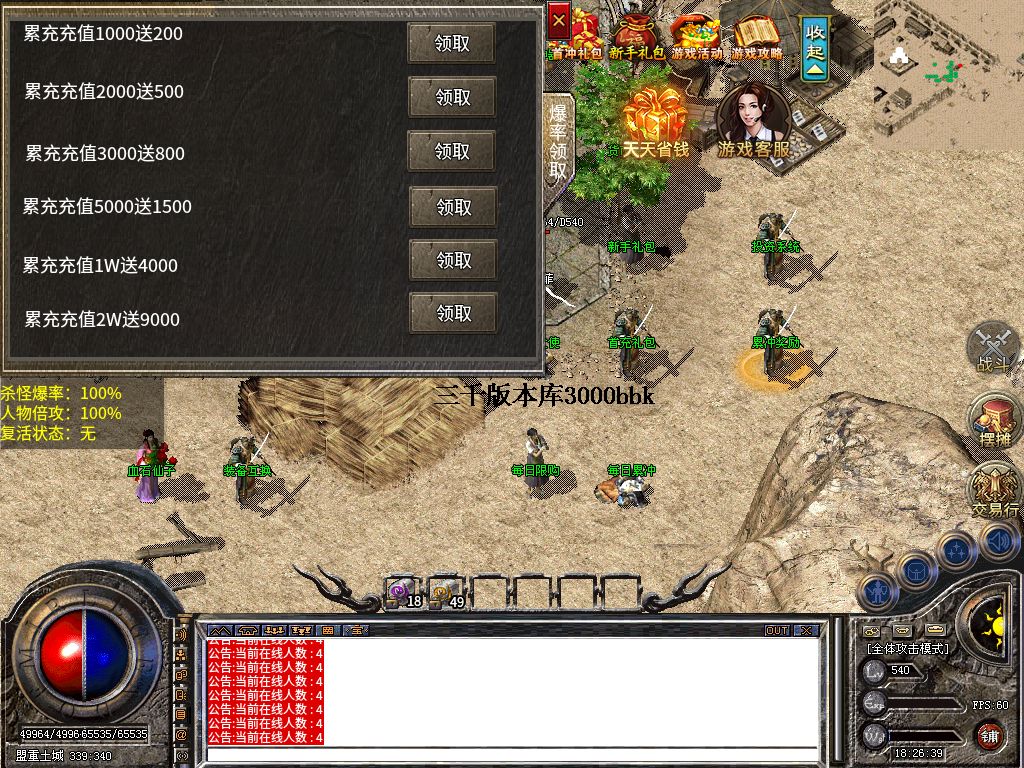
Task: Claim the 累充充值5000送1500 reward
Action: click(x=453, y=207)
